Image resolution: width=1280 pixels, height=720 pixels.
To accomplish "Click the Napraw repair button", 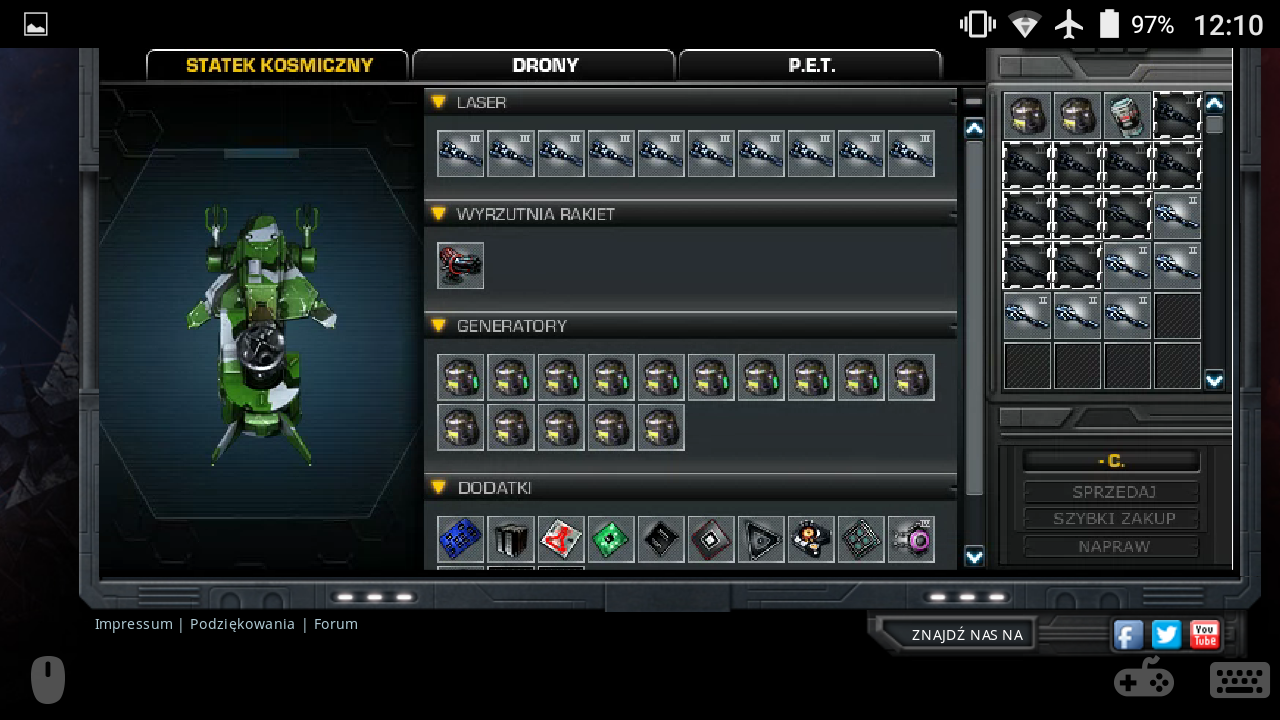I will point(1112,547).
